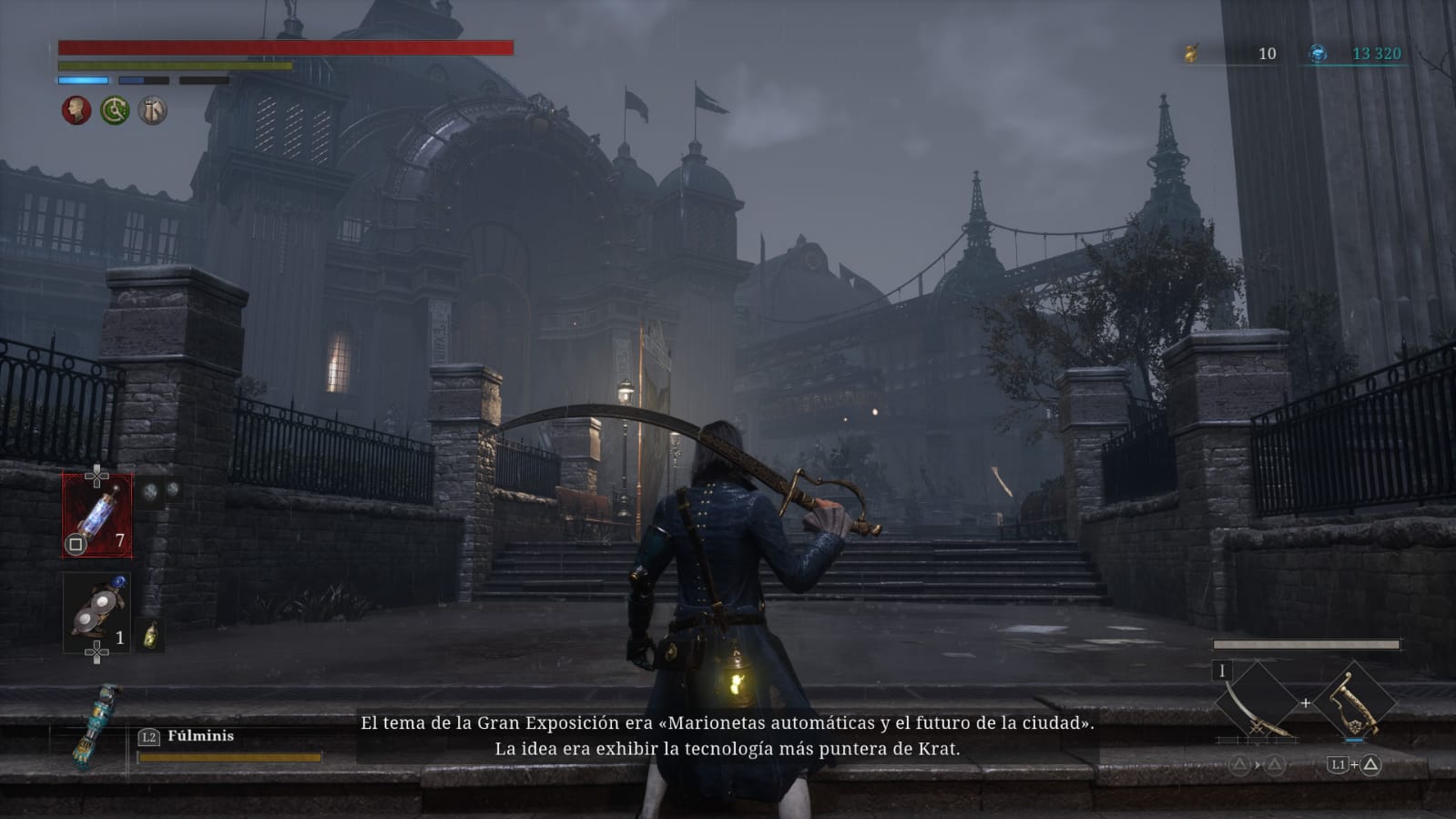The image size is (1456, 819).
Task: Click the red head-profile status icon
Action: [x=76, y=111]
